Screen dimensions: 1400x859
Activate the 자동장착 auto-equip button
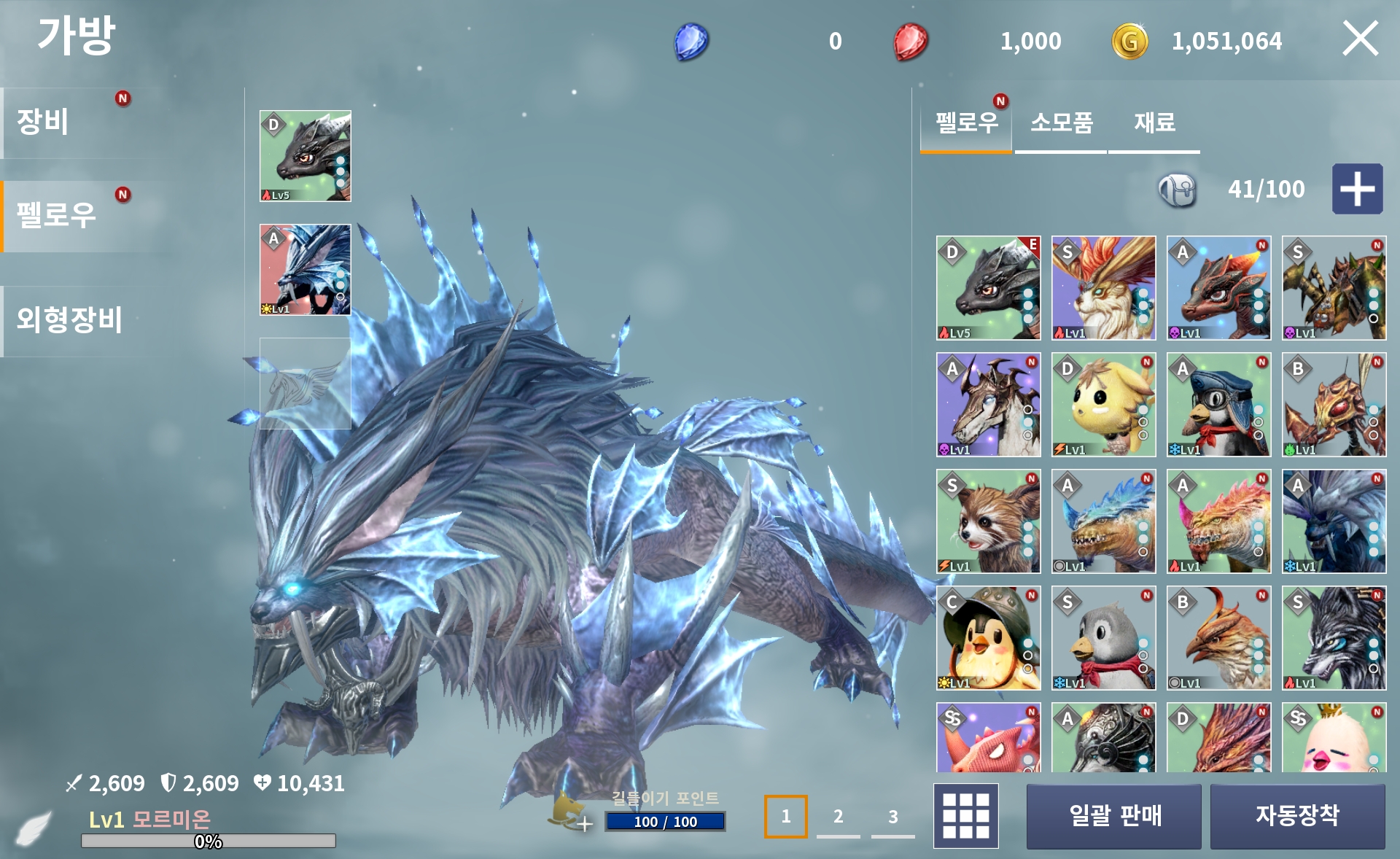(x=1297, y=816)
